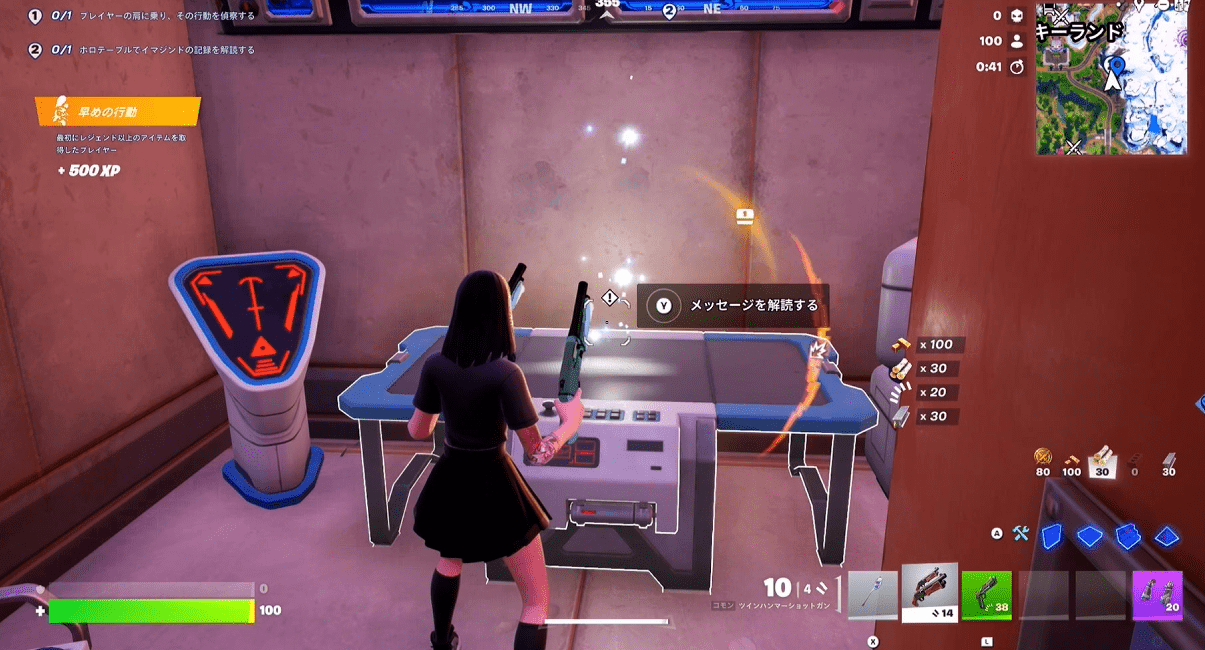This screenshot has width=1205, height=650.
Task: Choose the green pistol slot
Action: (x=986, y=596)
